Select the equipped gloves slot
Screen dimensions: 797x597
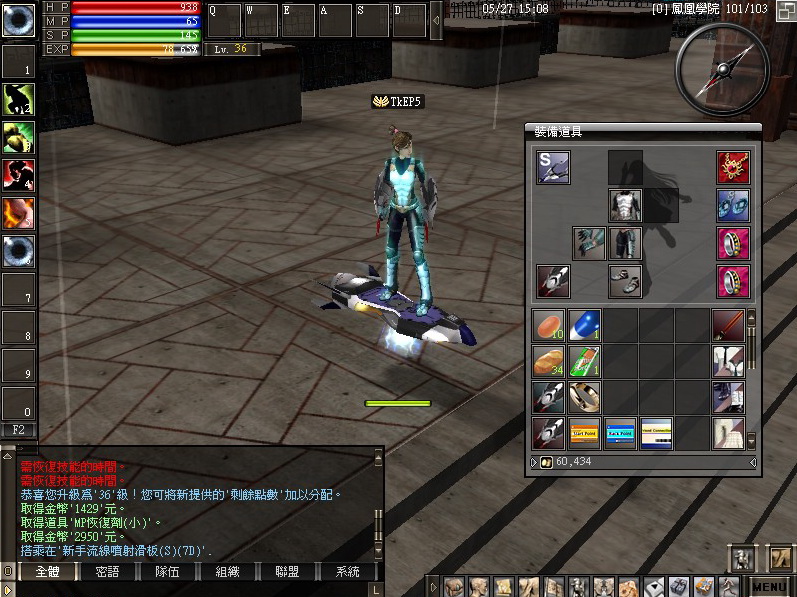pyautogui.click(x=589, y=243)
